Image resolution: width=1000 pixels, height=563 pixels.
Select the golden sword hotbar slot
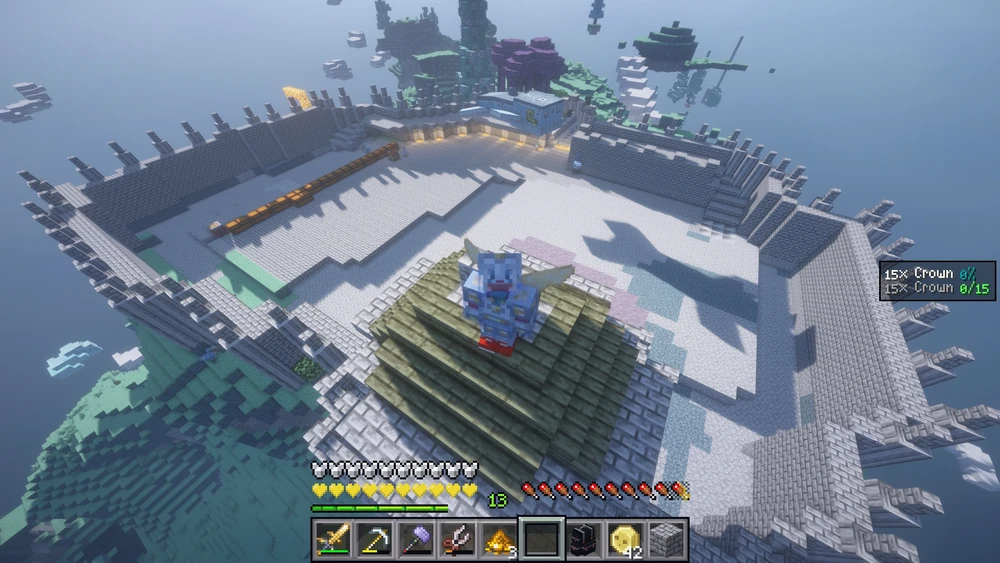(x=332, y=539)
